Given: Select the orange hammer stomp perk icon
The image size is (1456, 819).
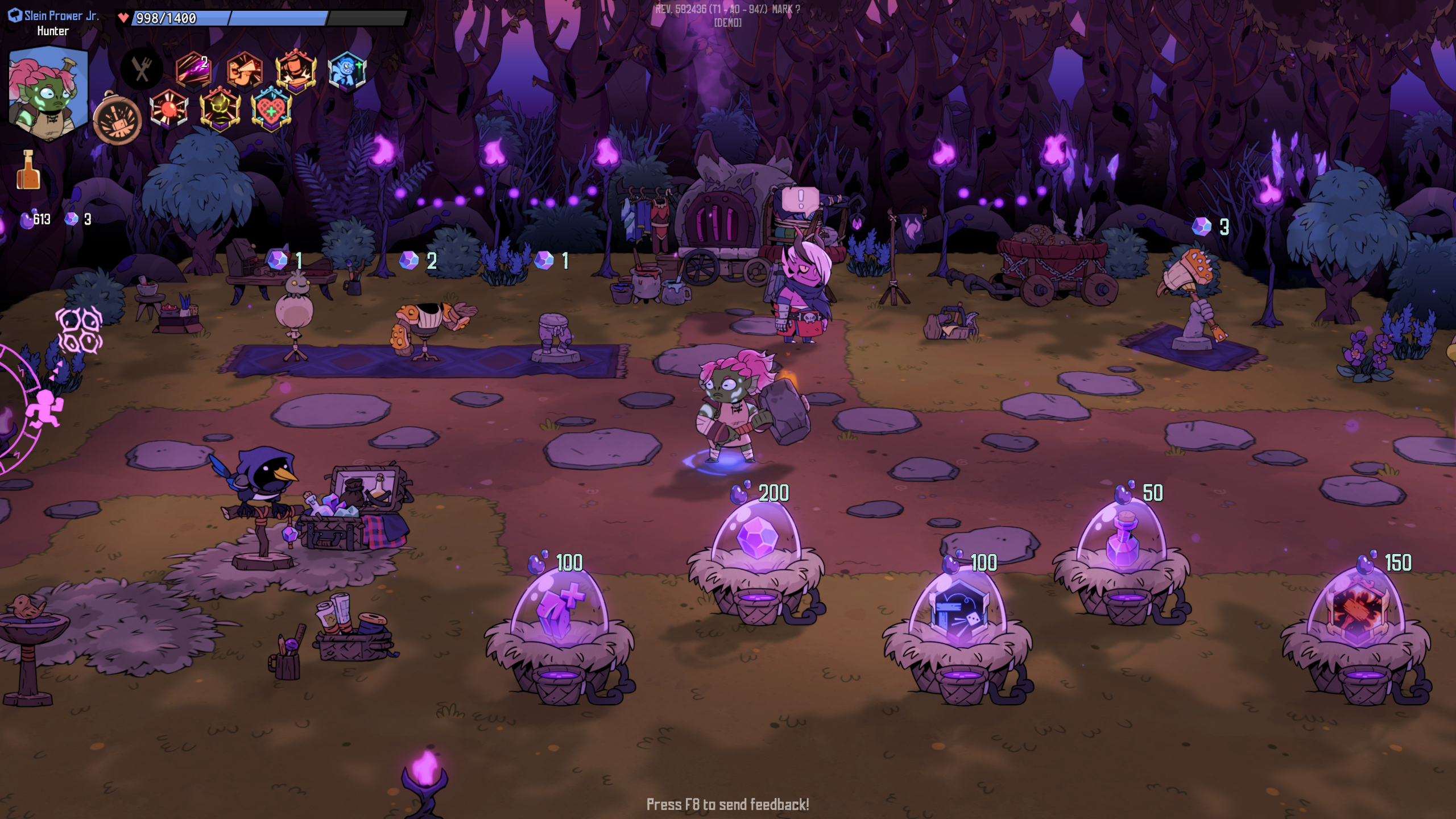Looking at the screenshot, I should click(x=296, y=71).
